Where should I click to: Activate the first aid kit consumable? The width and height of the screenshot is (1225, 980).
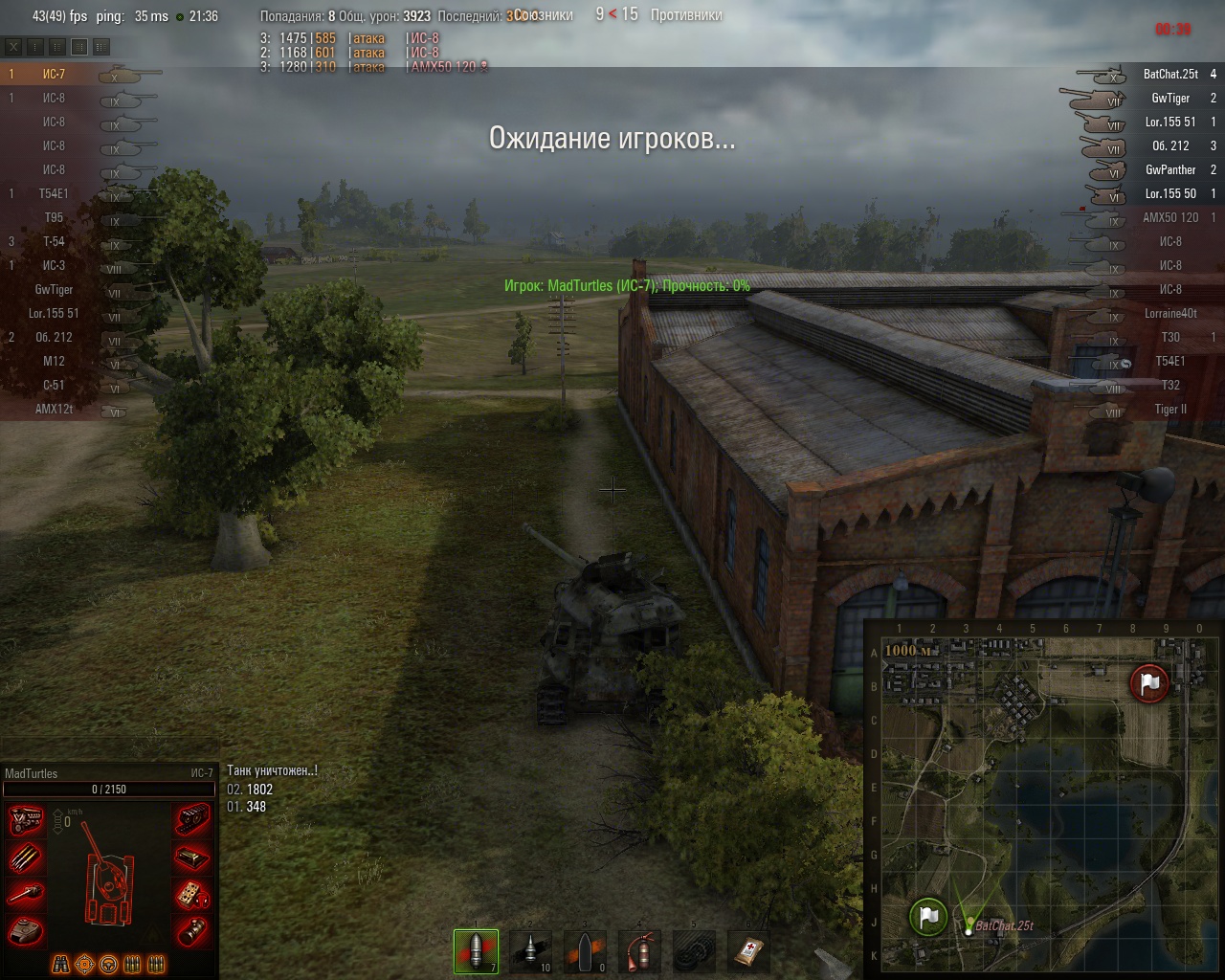point(748,950)
